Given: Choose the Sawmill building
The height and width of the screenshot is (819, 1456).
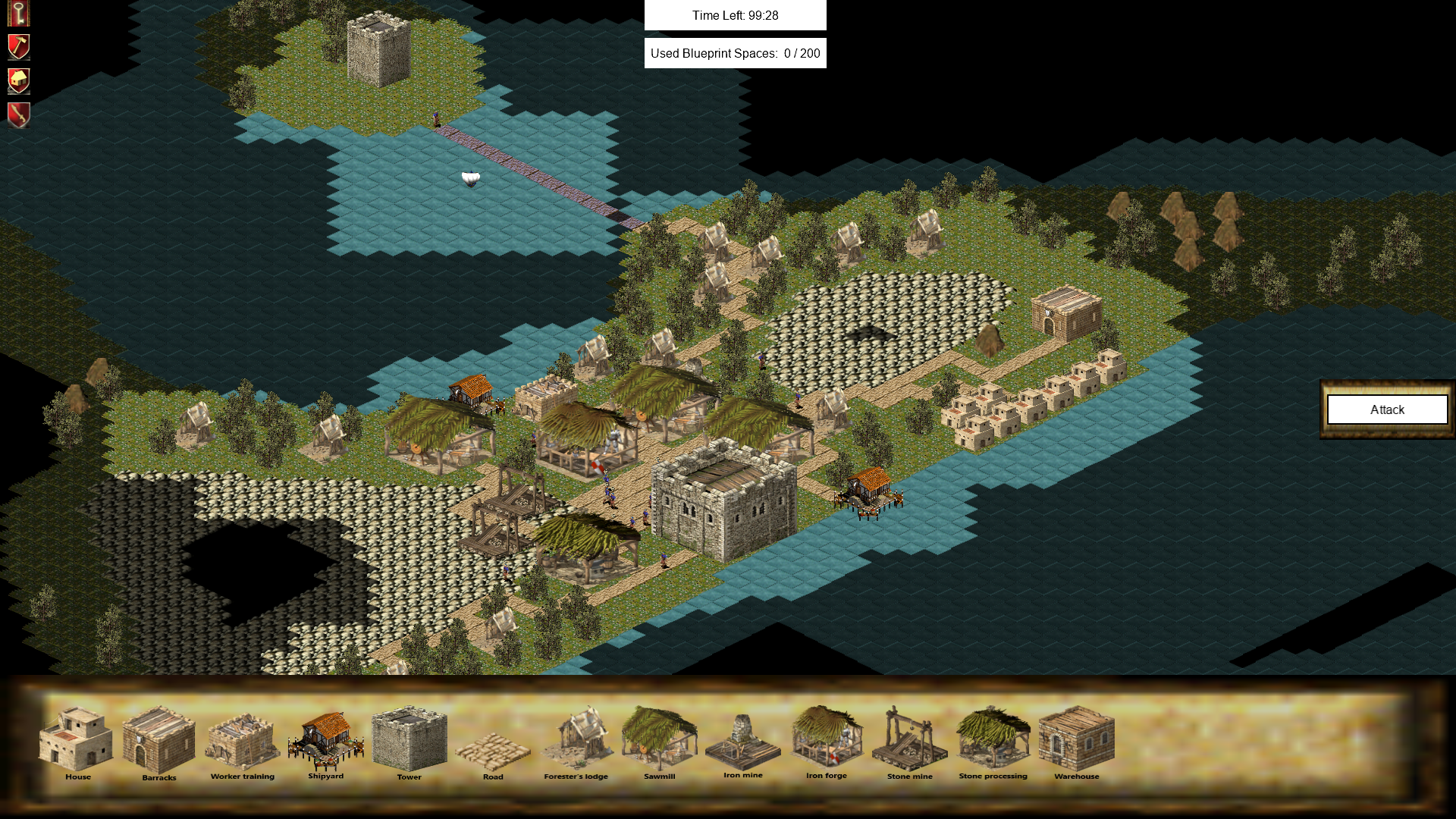Looking at the screenshot, I should pos(659,739).
